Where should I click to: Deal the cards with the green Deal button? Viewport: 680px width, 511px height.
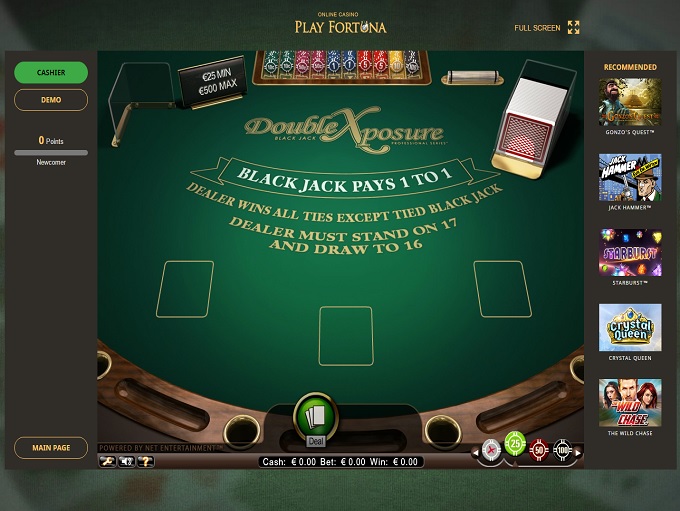(x=316, y=418)
